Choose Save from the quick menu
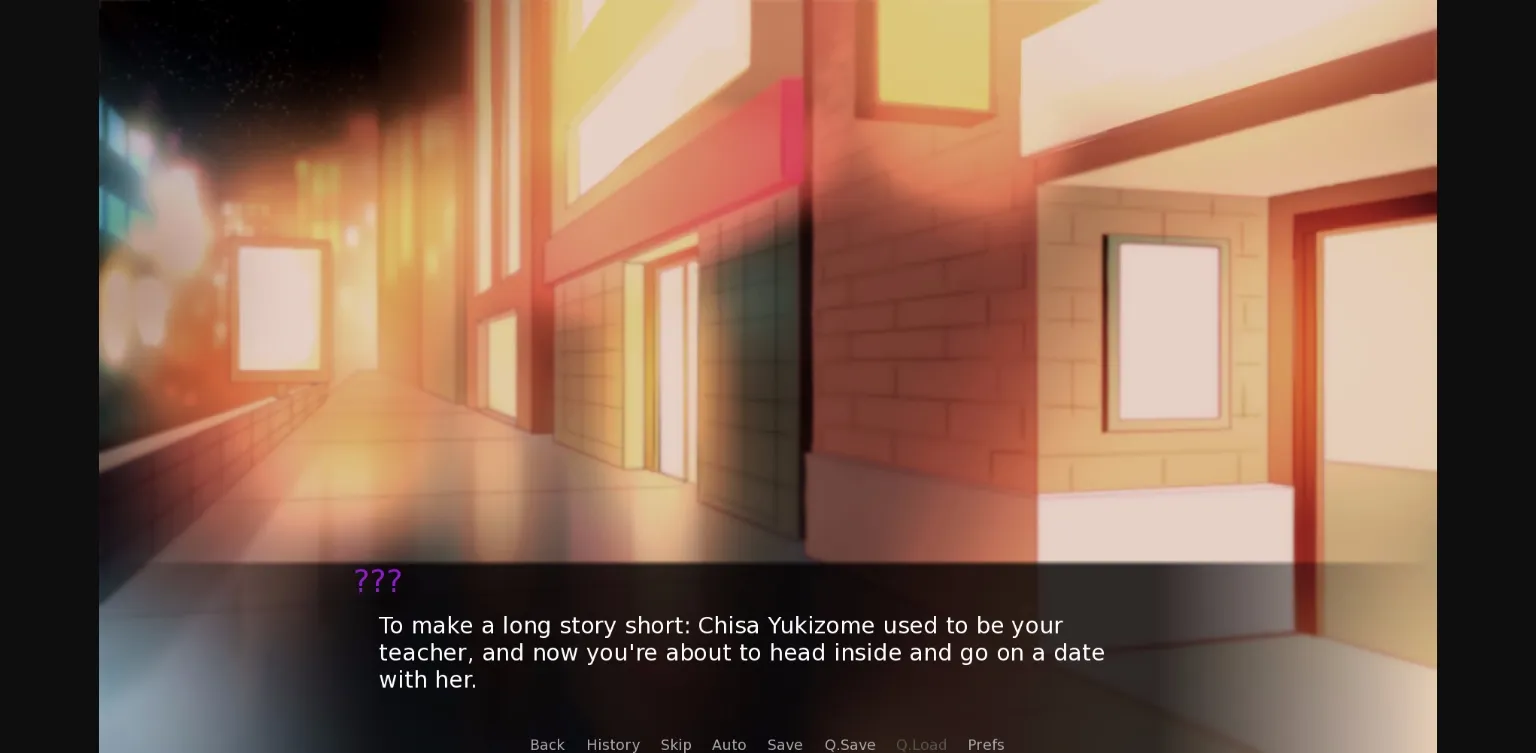Screen dimensions: 1536x753 pos(785,744)
